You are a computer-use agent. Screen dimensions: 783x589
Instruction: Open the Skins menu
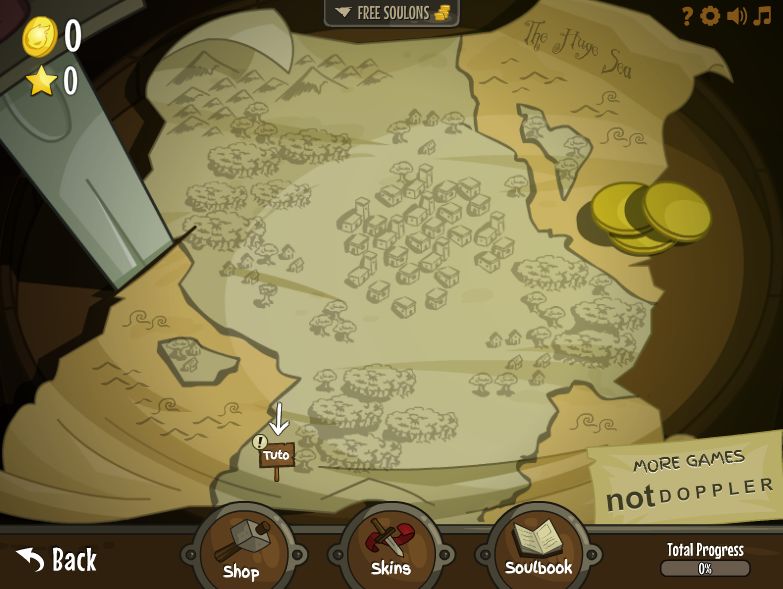coord(390,549)
